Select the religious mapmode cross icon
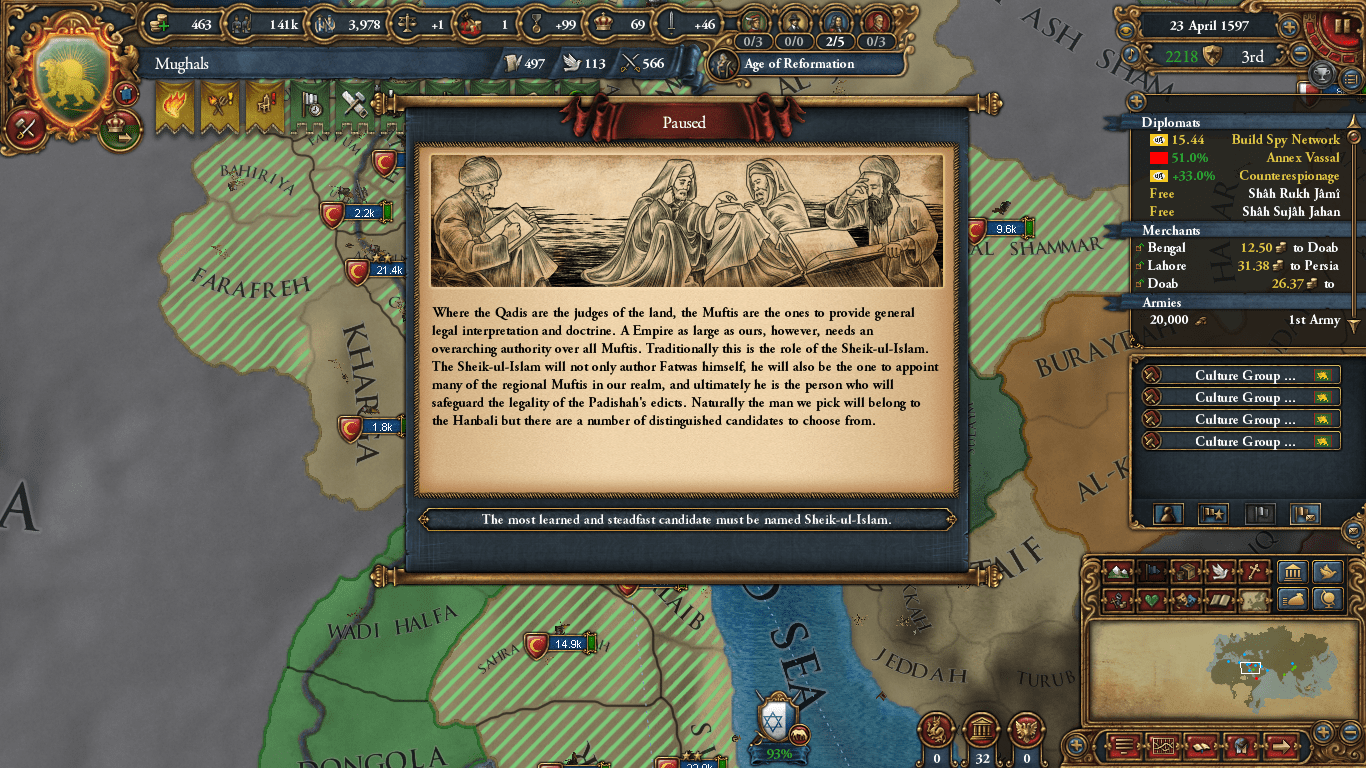The width and height of the screenshot is (1366, 768). tap(1254, 572)
